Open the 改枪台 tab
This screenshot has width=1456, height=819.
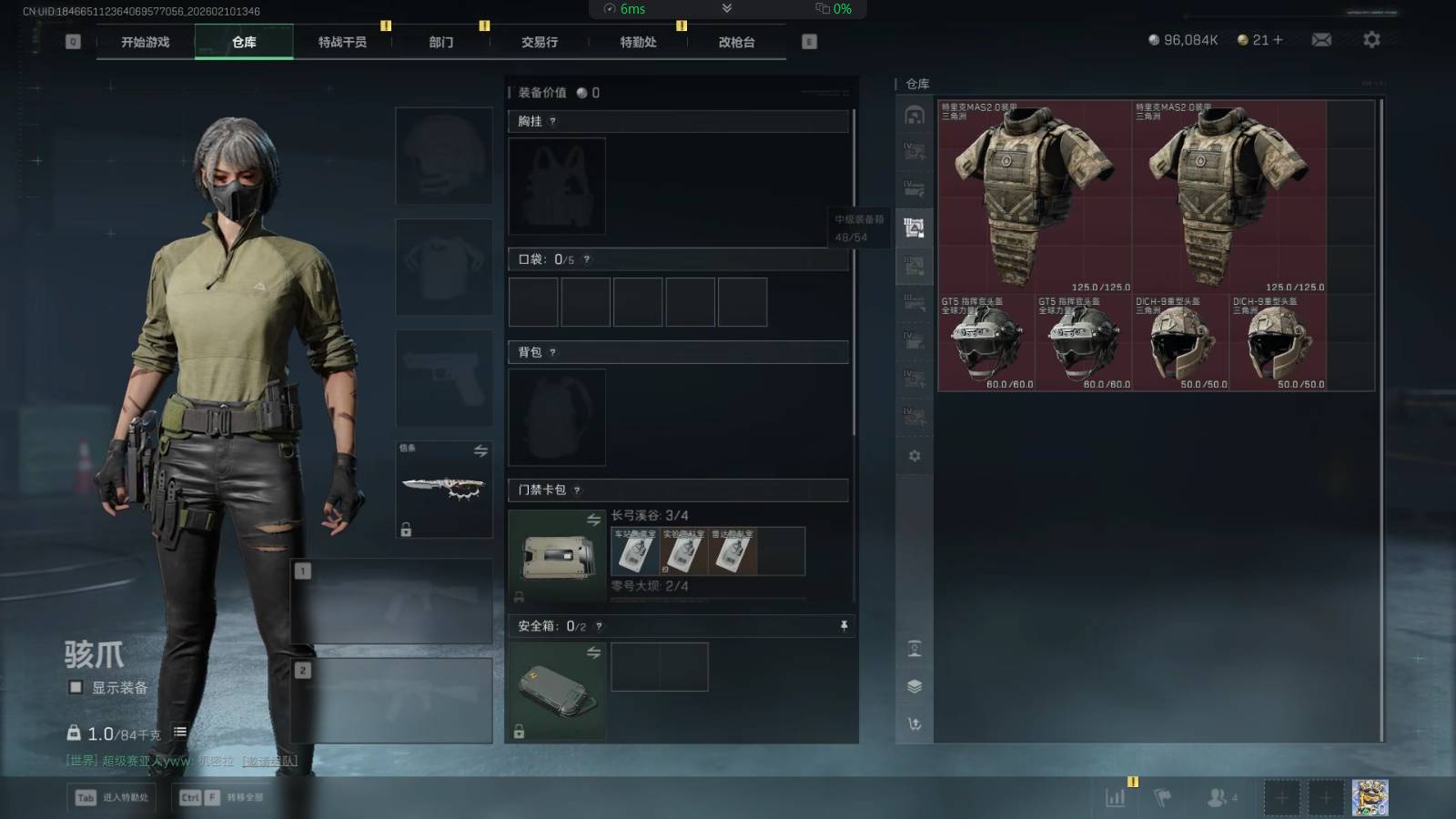click(x=736, y=42)
